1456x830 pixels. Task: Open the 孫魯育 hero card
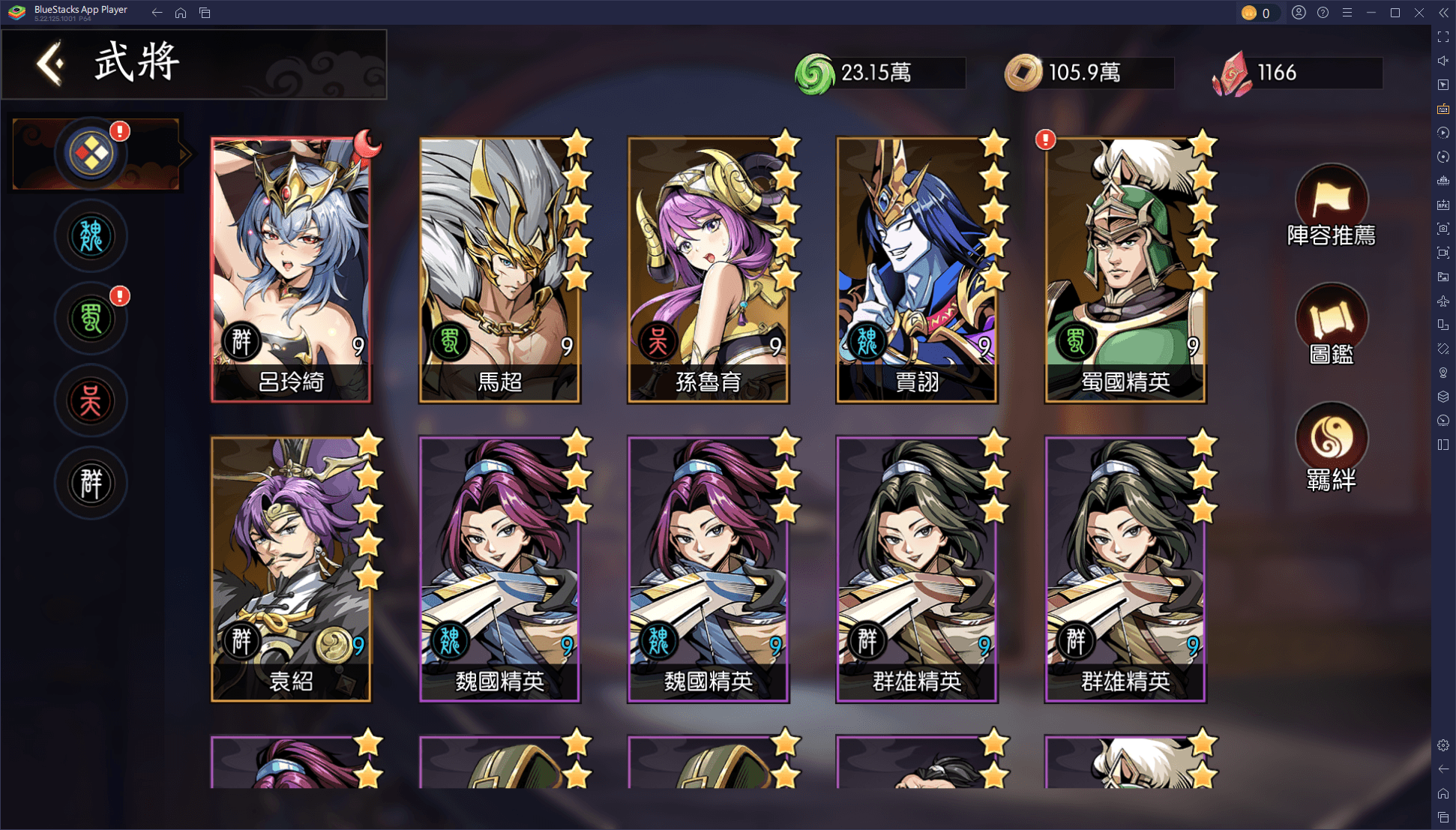pyautogui.click(x=708, y=270)
